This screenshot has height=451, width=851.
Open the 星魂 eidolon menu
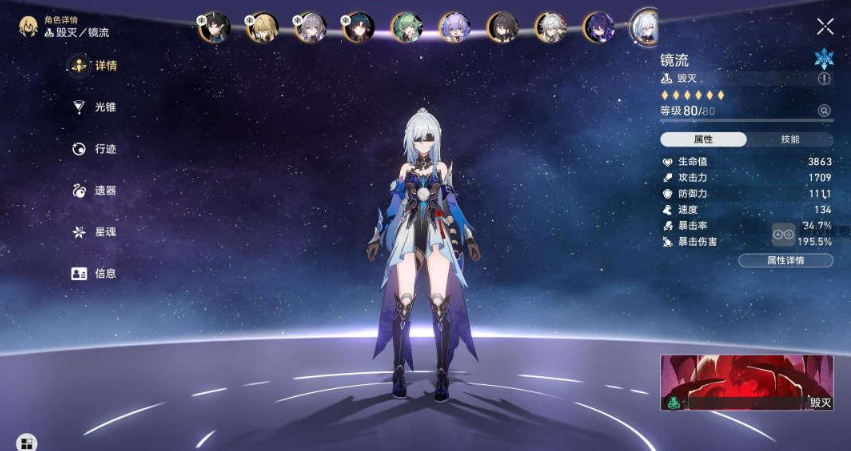point(96,232)
